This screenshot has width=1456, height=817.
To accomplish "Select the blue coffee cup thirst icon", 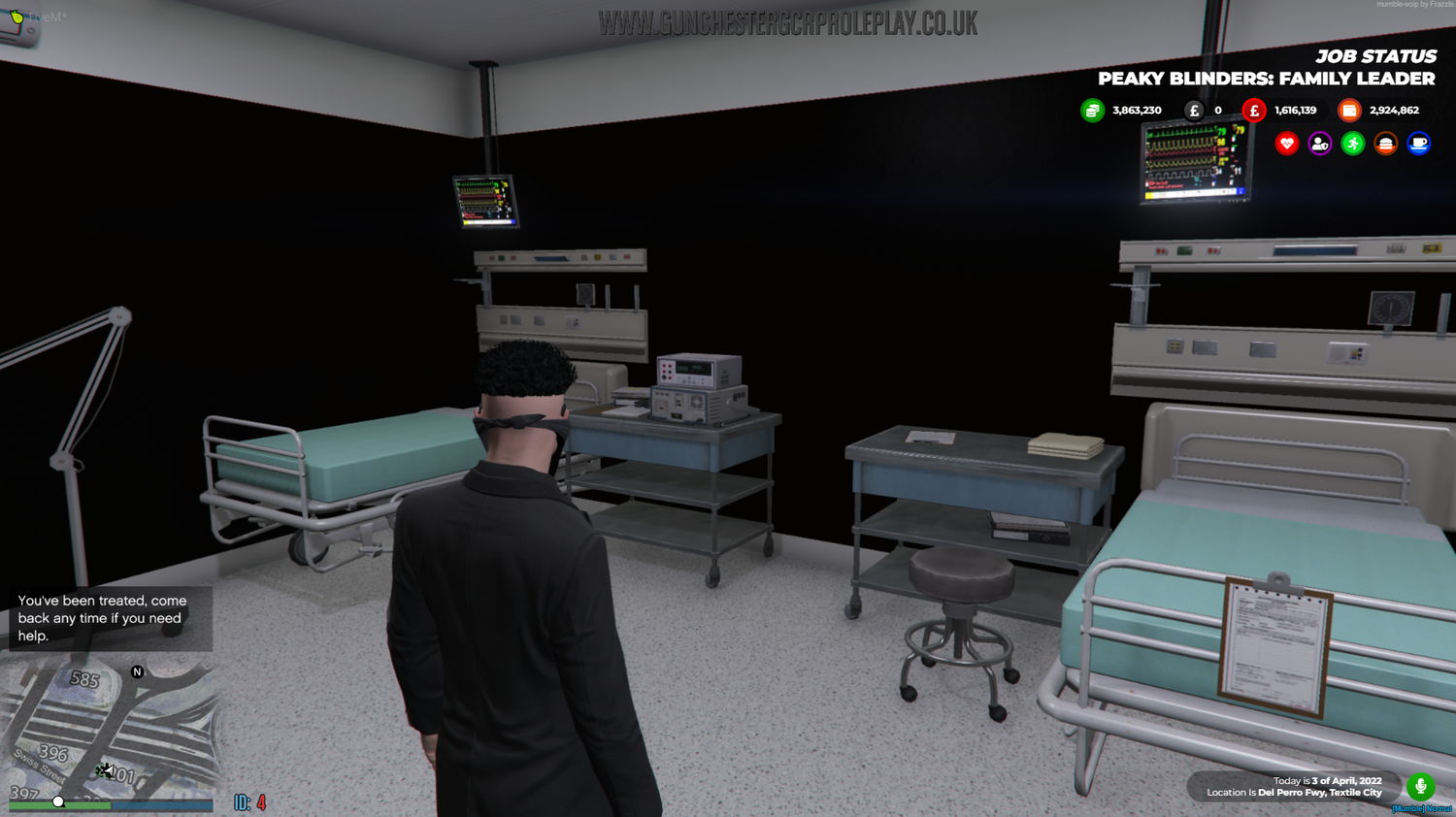I will point(1419,143).
